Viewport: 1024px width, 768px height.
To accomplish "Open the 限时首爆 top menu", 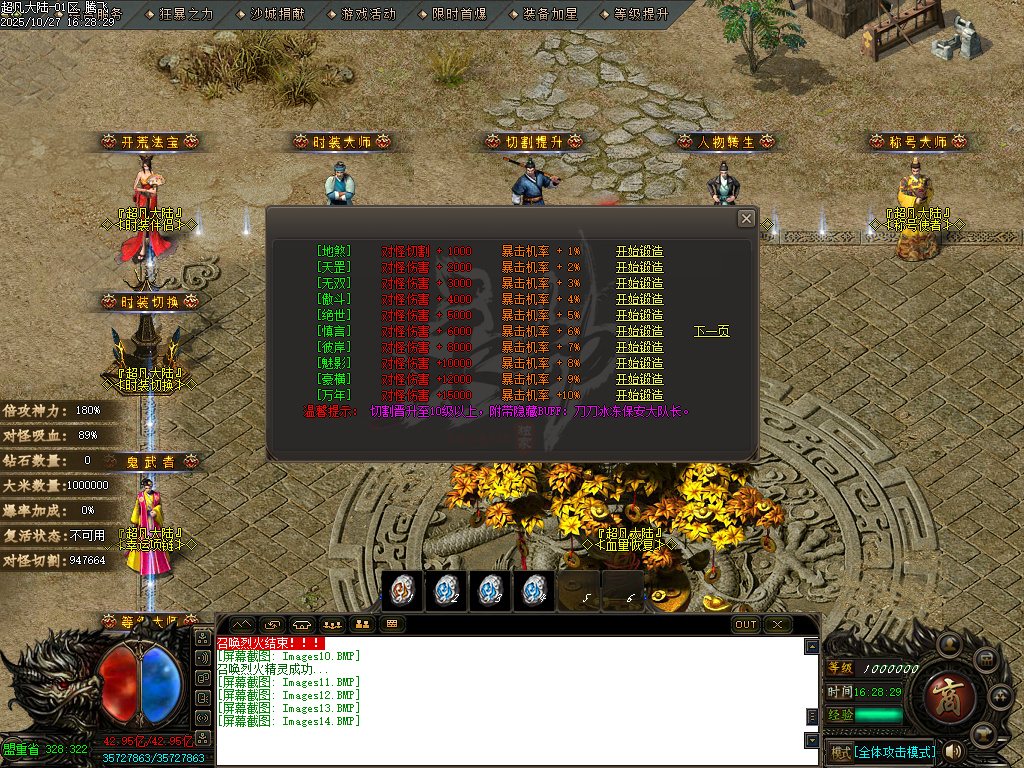I will 459,14.
